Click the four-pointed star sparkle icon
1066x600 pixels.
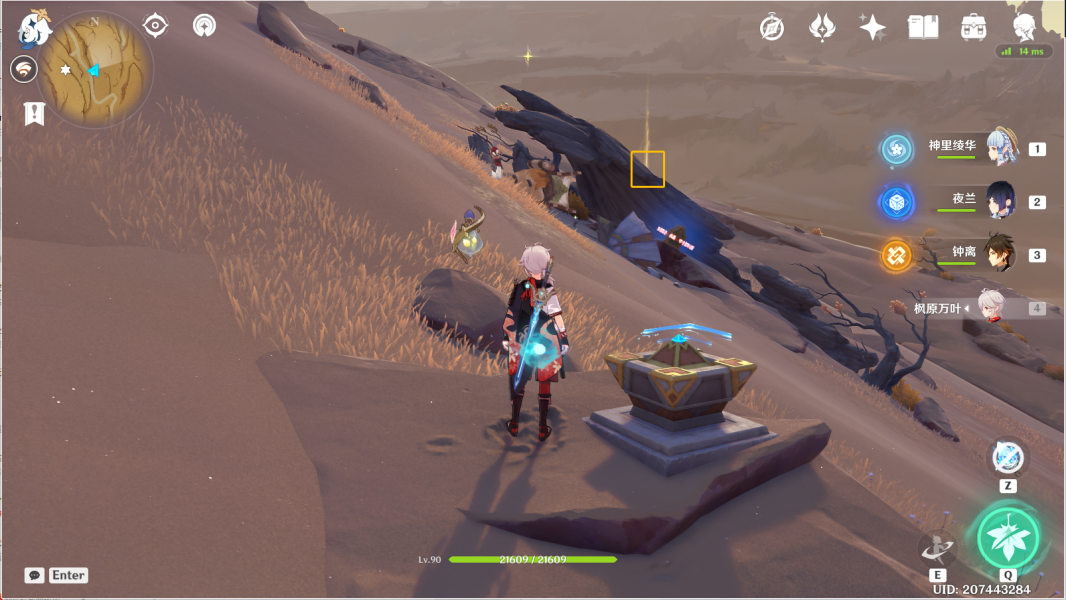coord(872,27)
